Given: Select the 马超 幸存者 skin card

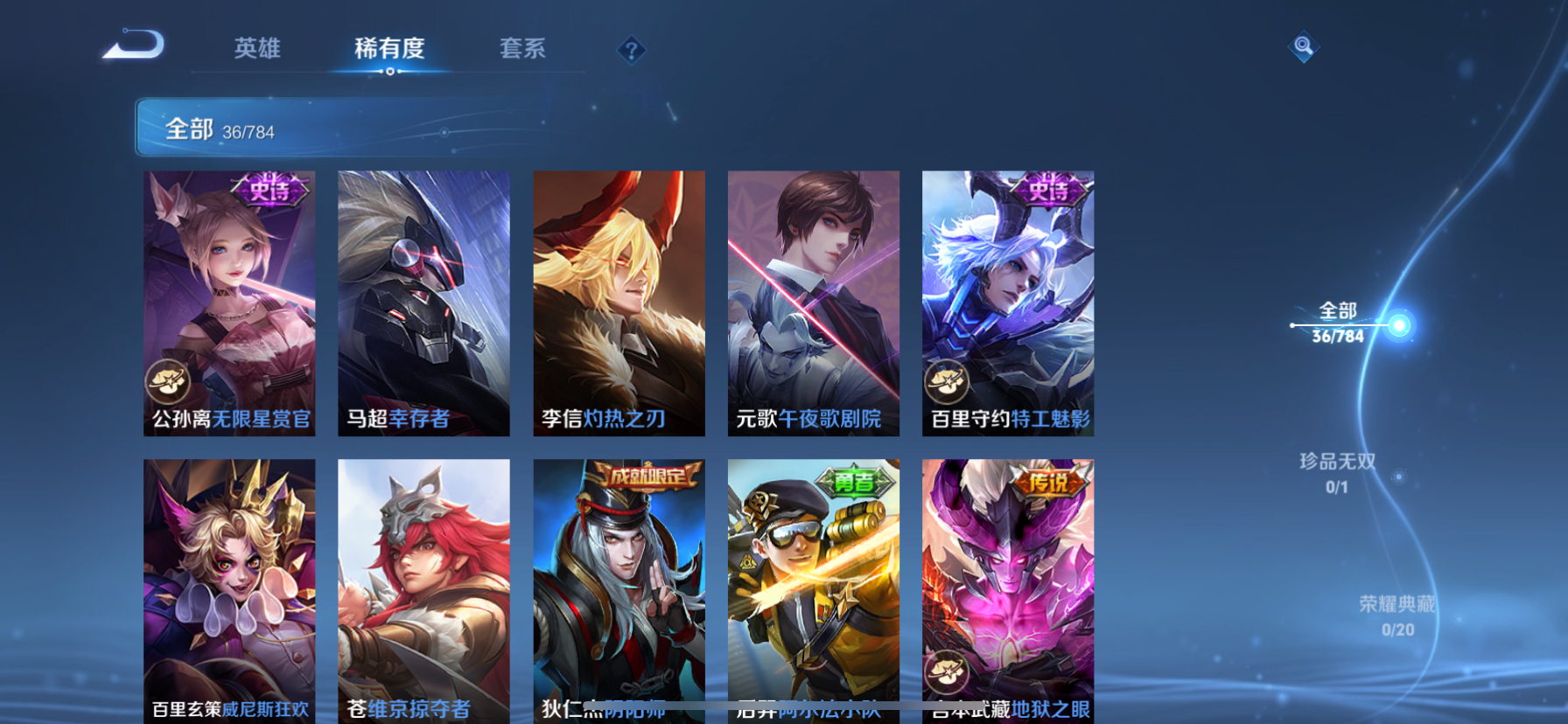Looking at the screenshot, I should coord(423,303).
